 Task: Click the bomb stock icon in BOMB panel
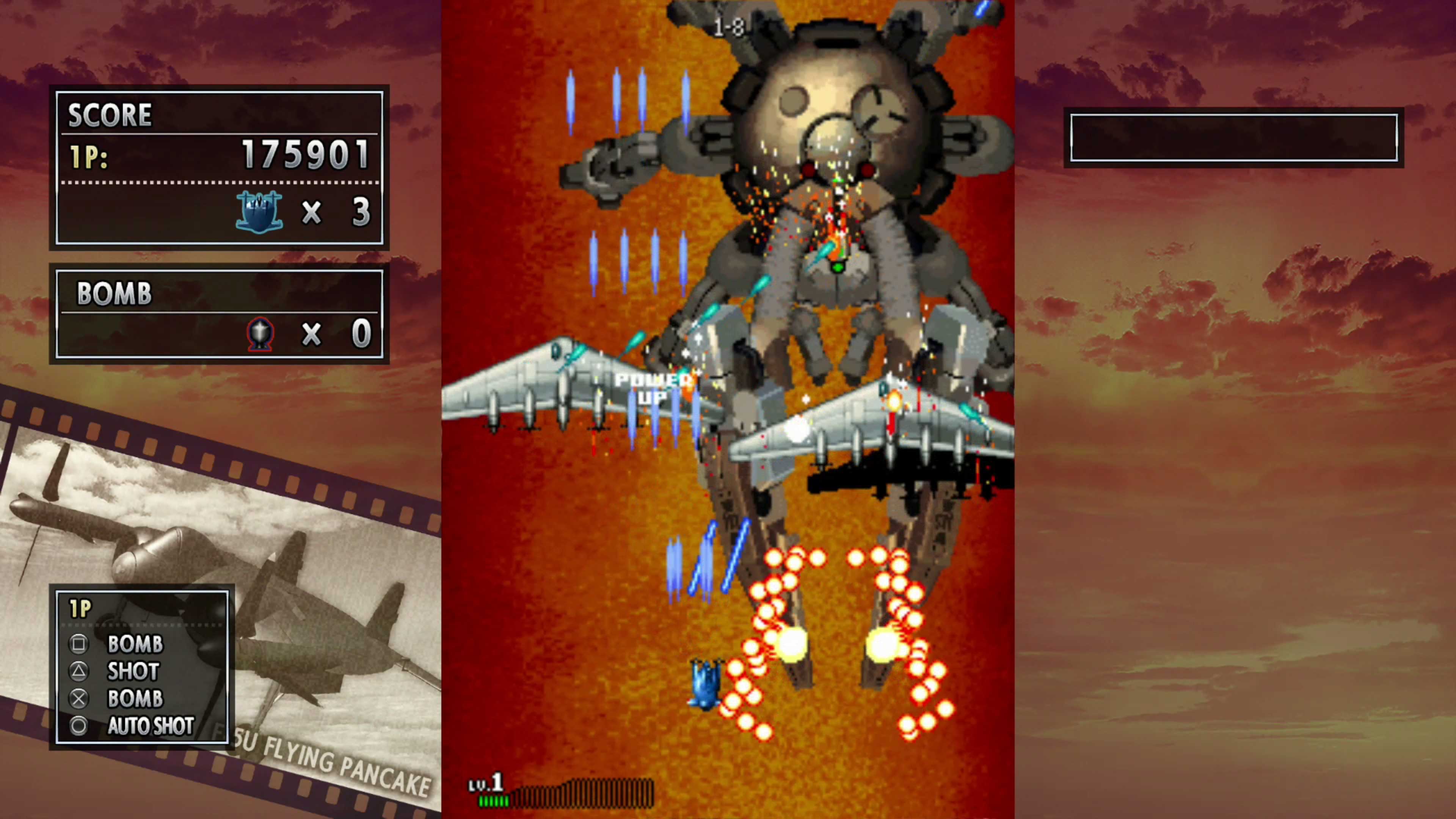[x=259, y=334]
